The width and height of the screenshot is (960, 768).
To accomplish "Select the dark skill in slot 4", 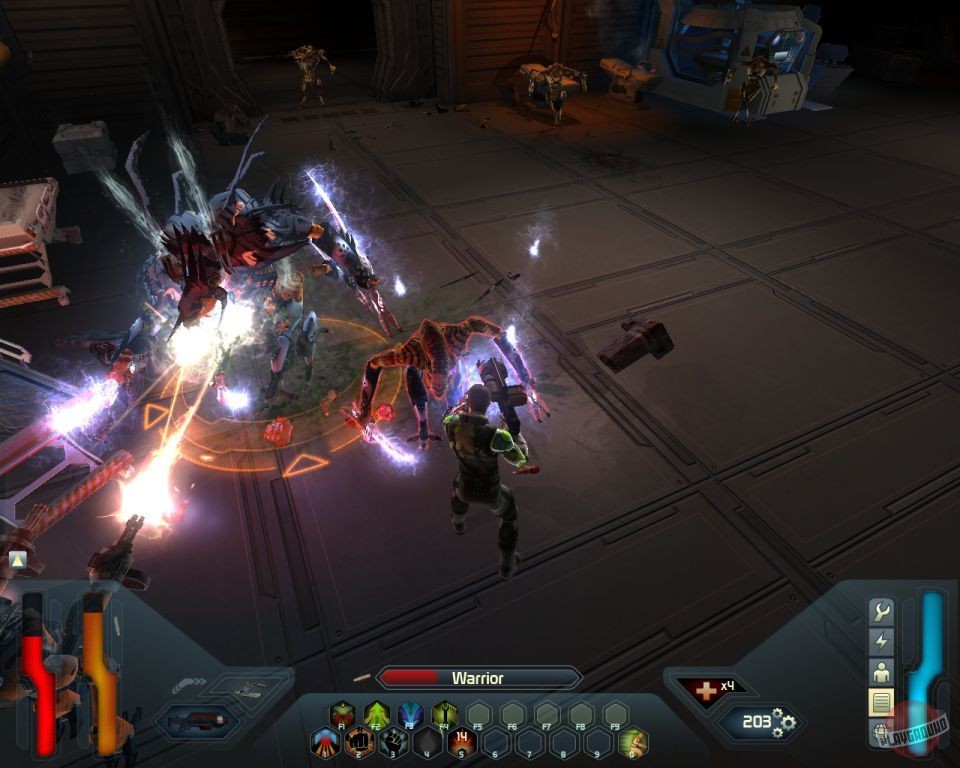I will (x=428, y=742).
